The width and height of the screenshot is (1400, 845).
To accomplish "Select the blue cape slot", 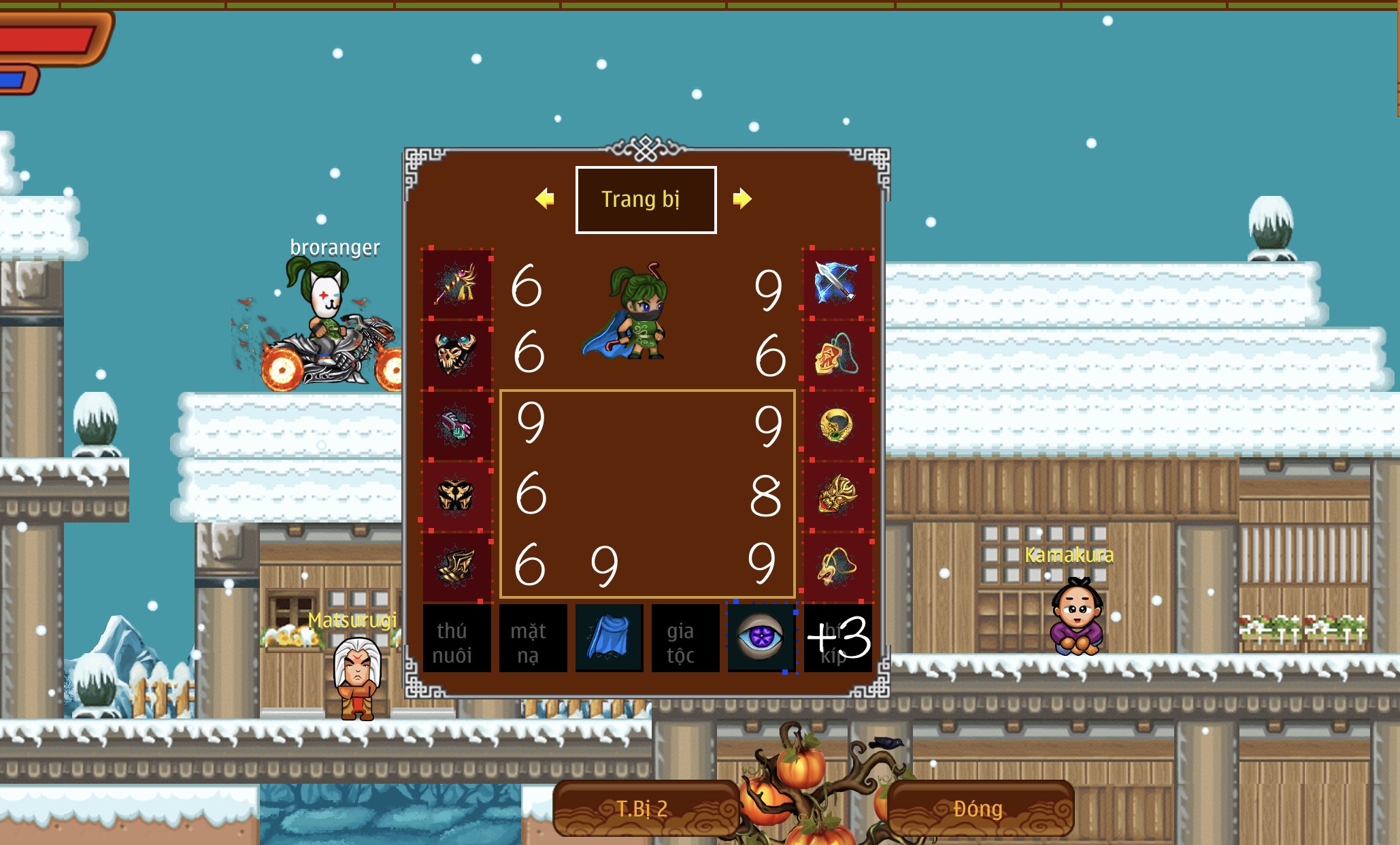I will (609, 638).
